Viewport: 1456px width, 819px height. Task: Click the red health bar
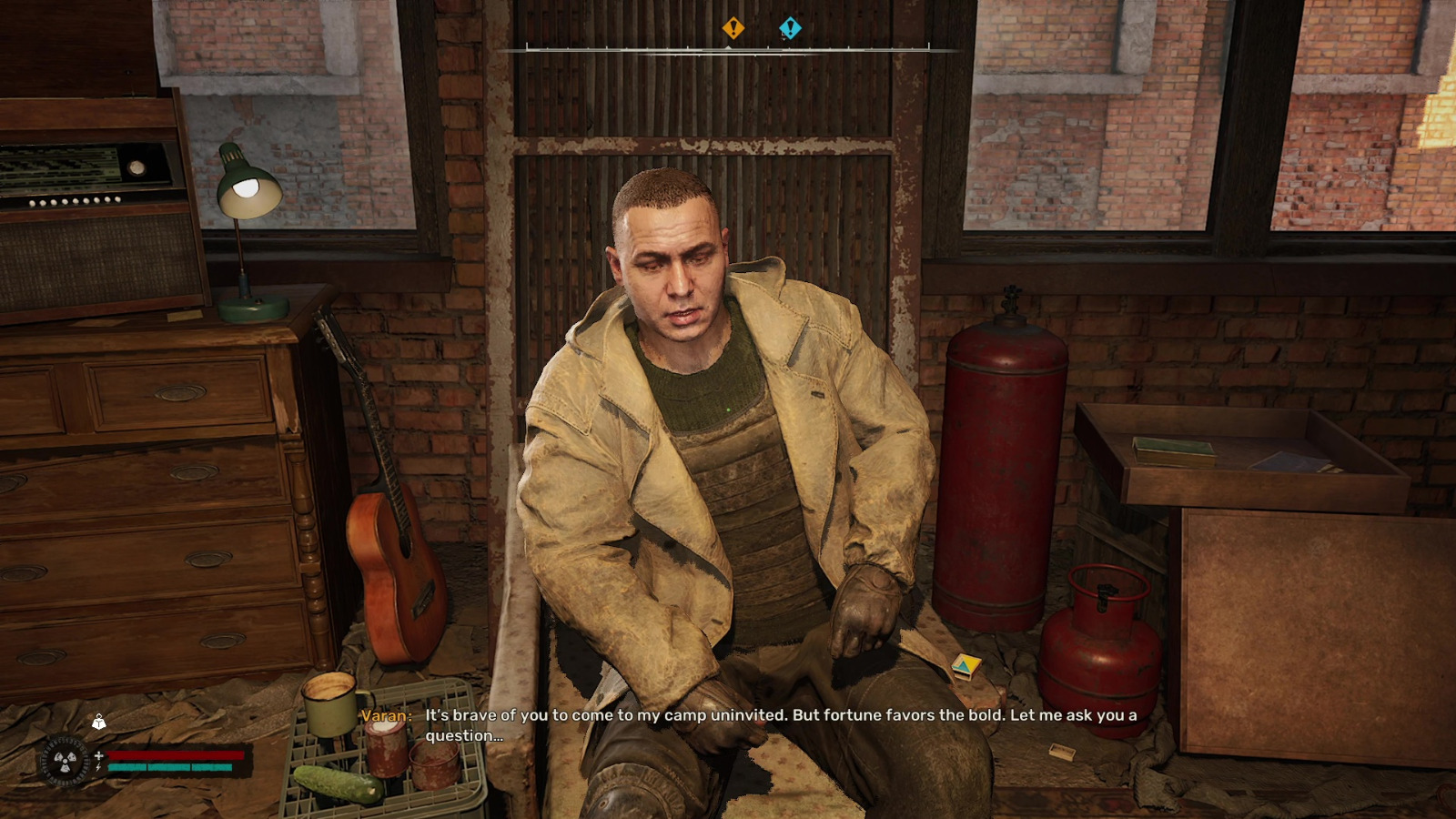pos(175,754)
